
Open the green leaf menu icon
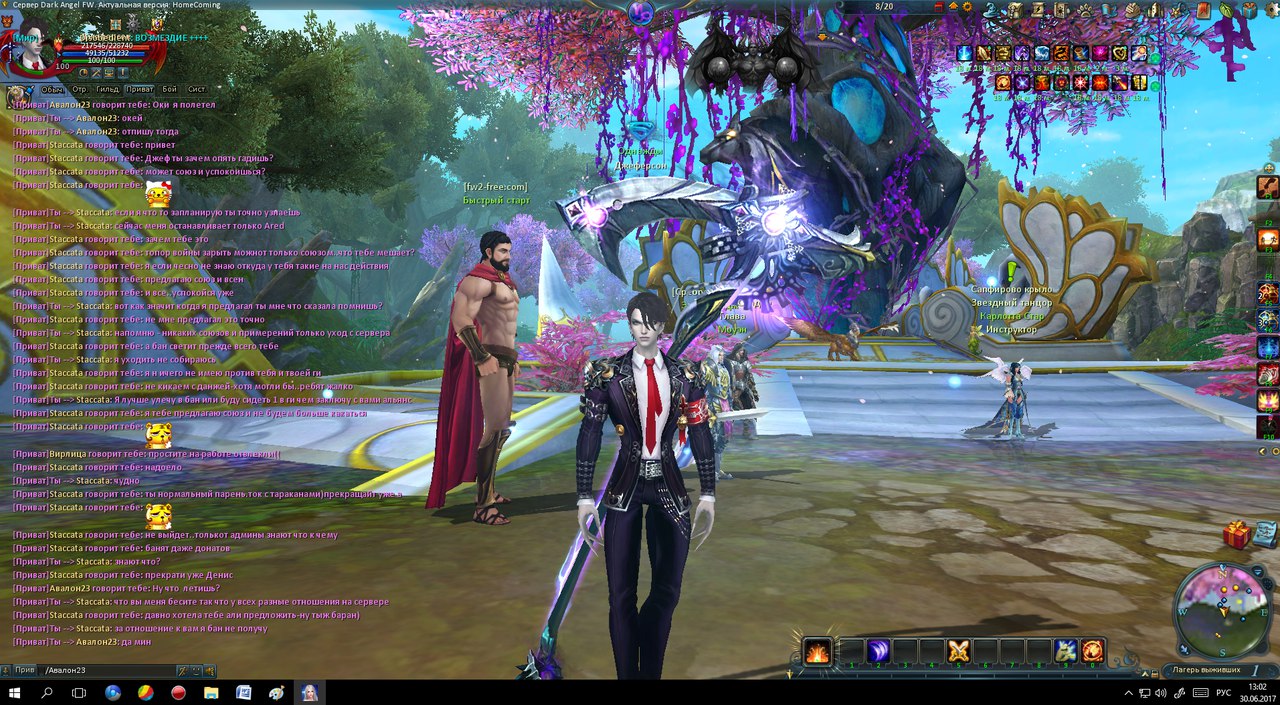click(1227, 9)
